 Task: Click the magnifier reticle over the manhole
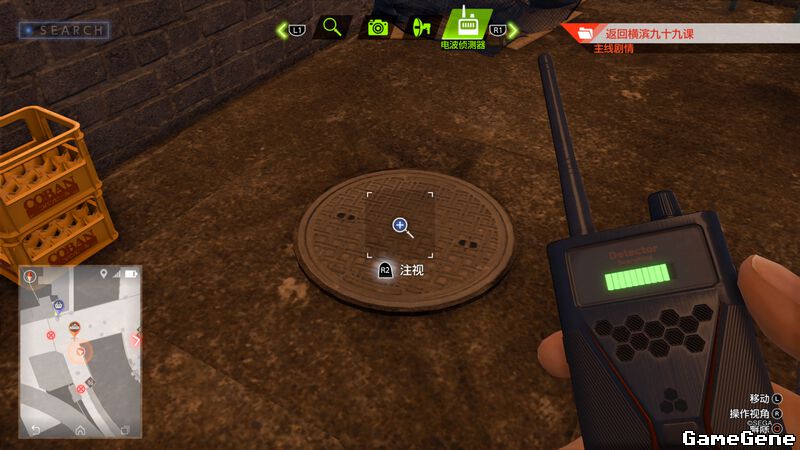click(400, 226)
